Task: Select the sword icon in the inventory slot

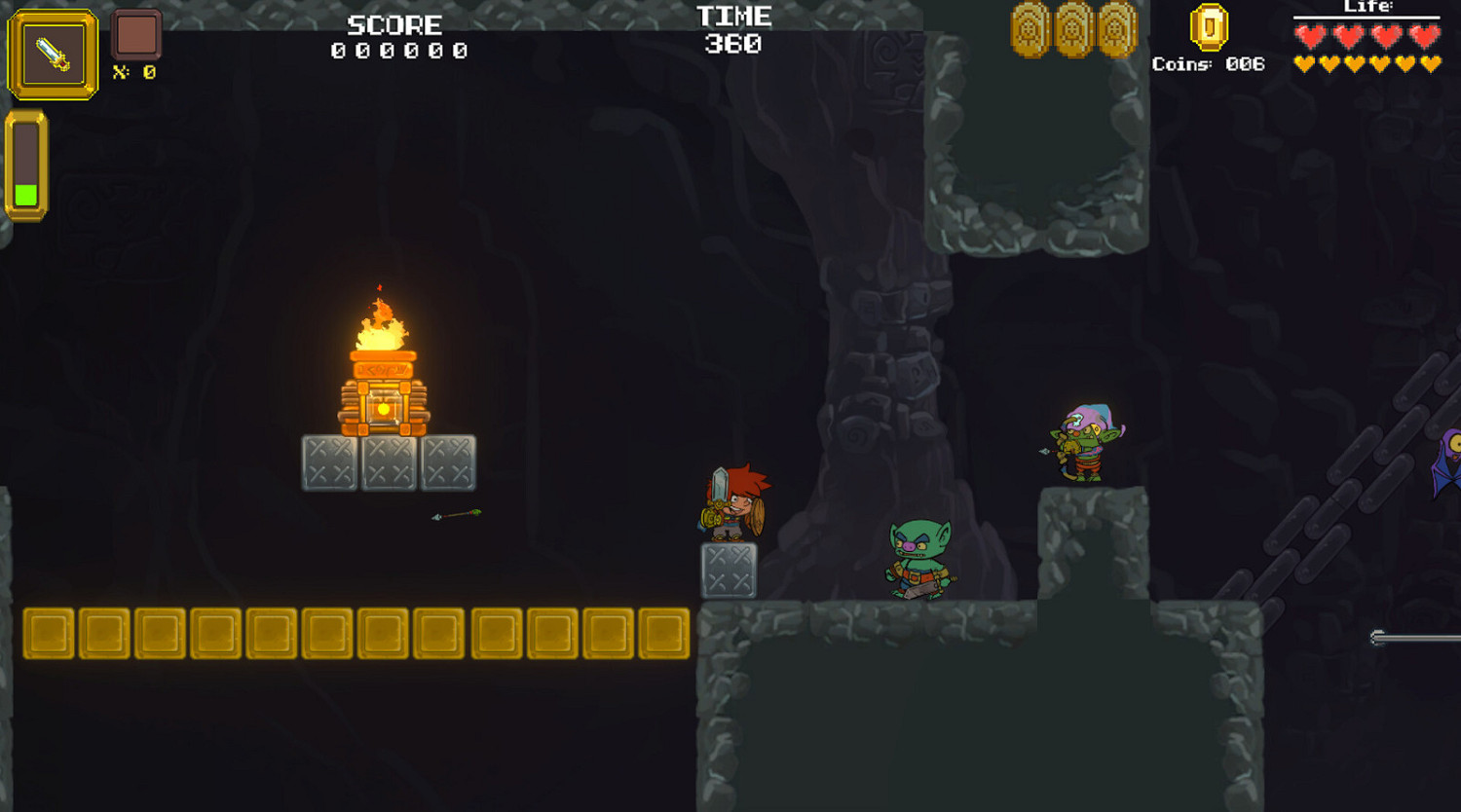Action: (x=51, y=54)
